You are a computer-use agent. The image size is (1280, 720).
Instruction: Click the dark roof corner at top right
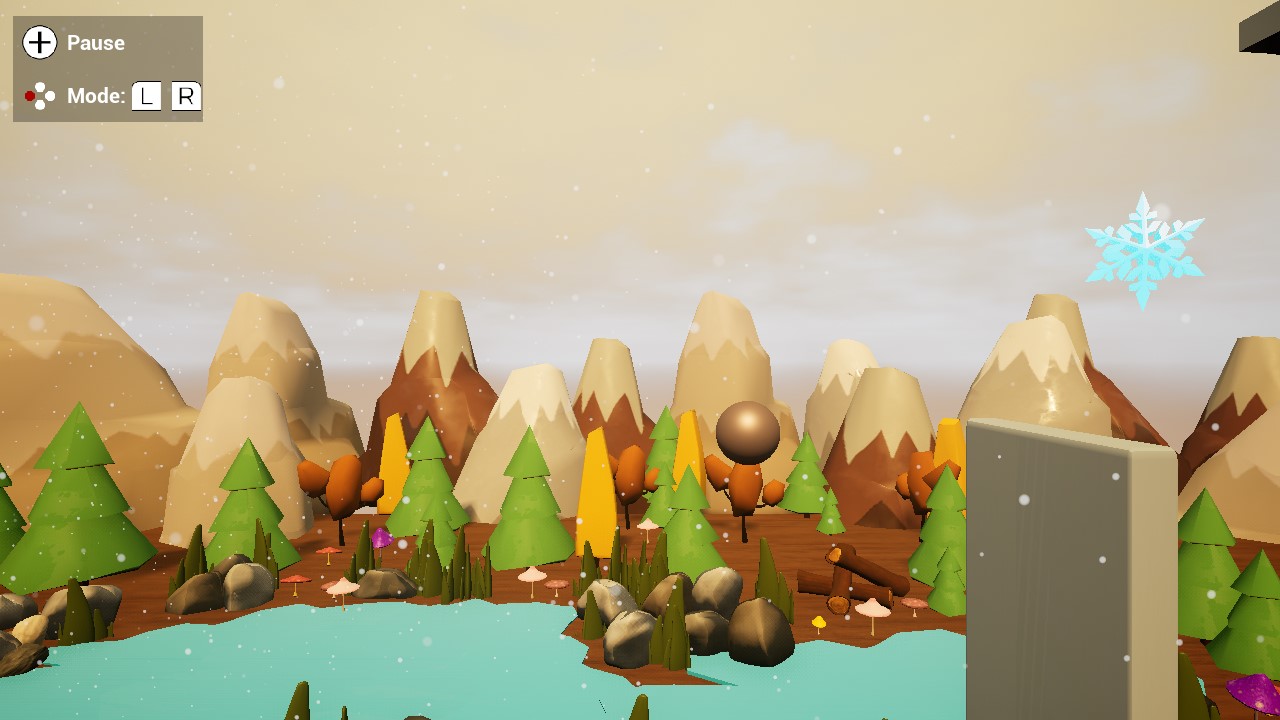1262,30
